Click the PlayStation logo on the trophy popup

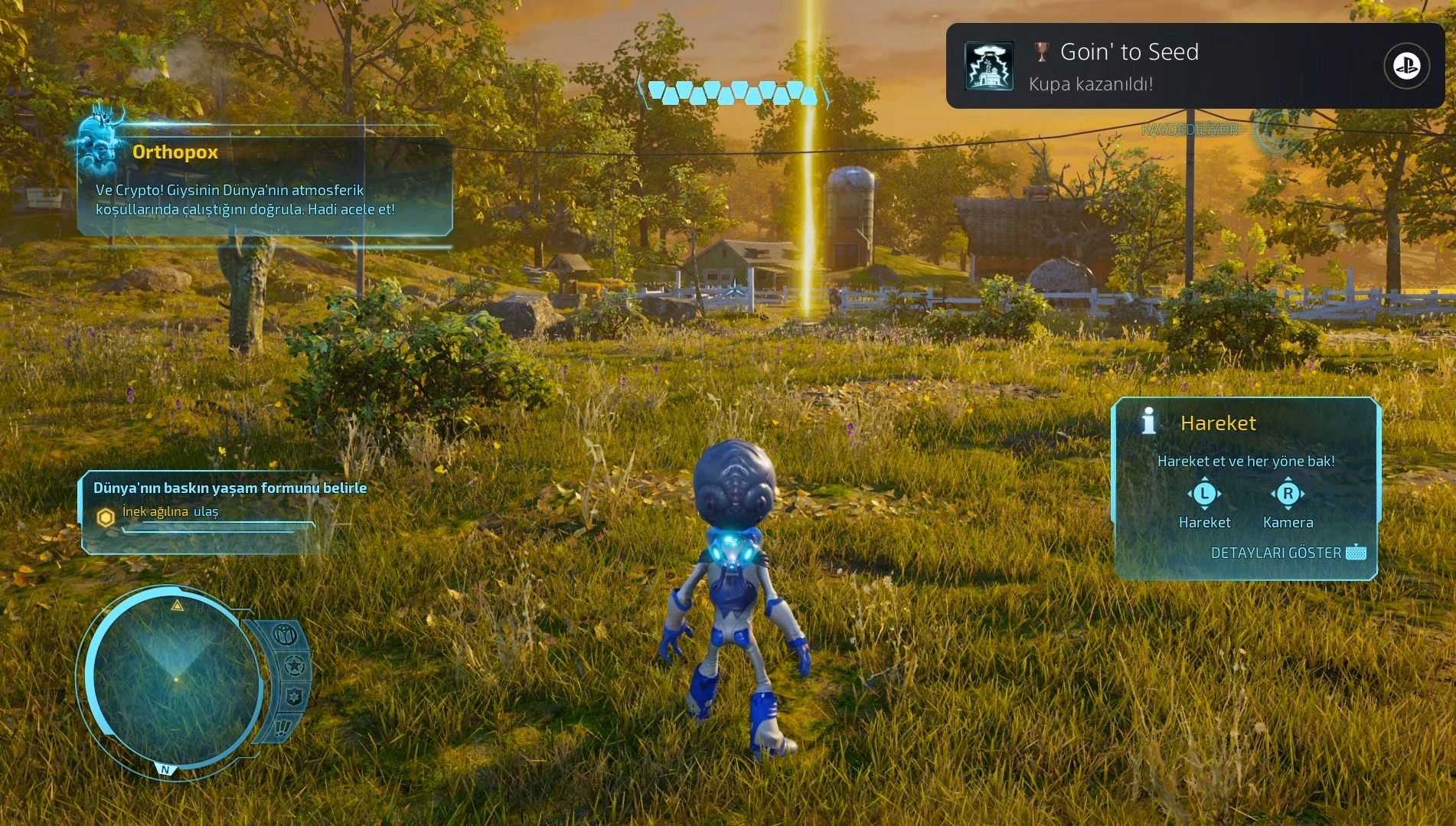pyautogui.click(x=1406, y=66)
